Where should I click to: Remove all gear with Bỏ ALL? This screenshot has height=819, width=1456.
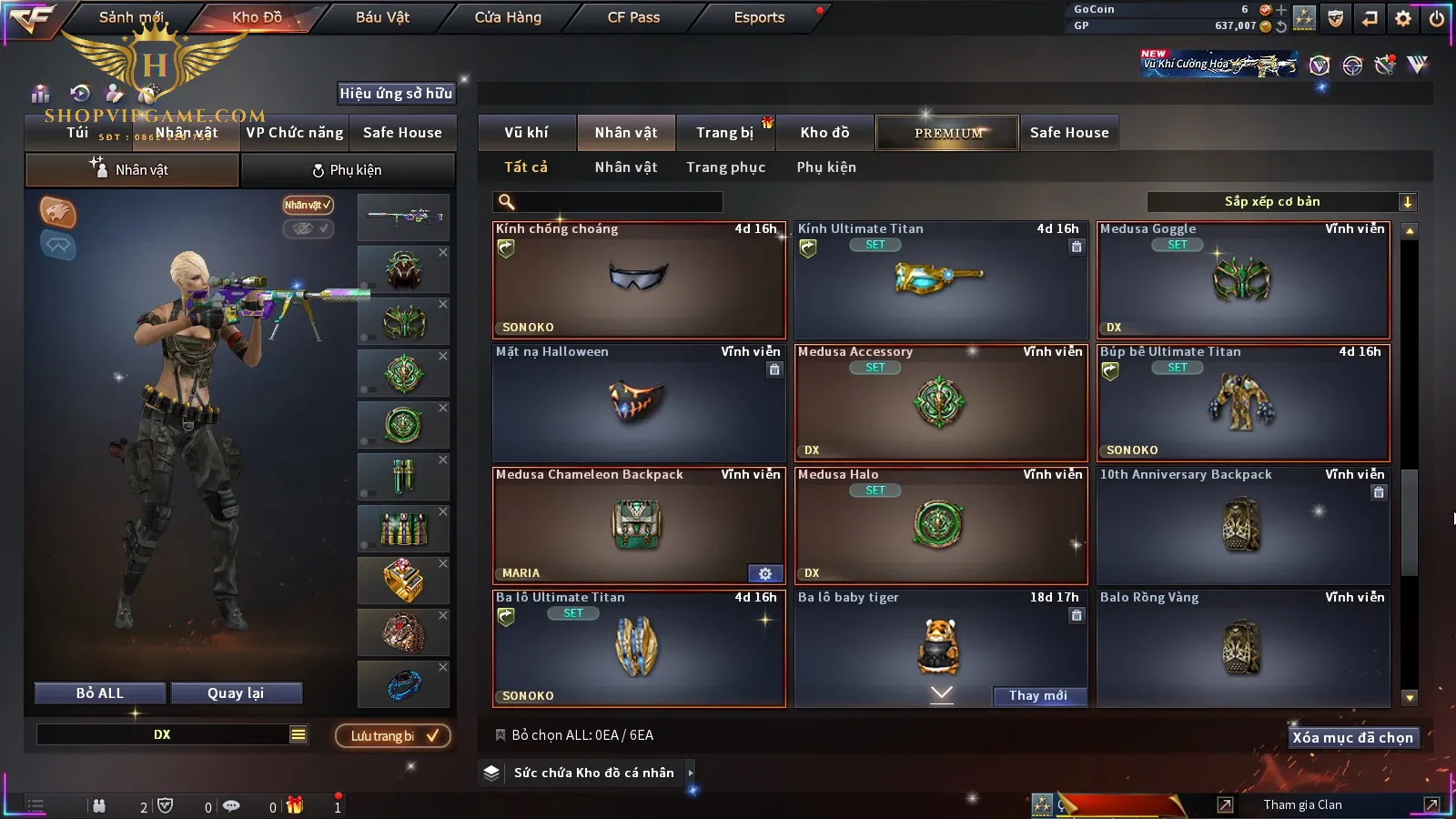[x=100, y=693]
